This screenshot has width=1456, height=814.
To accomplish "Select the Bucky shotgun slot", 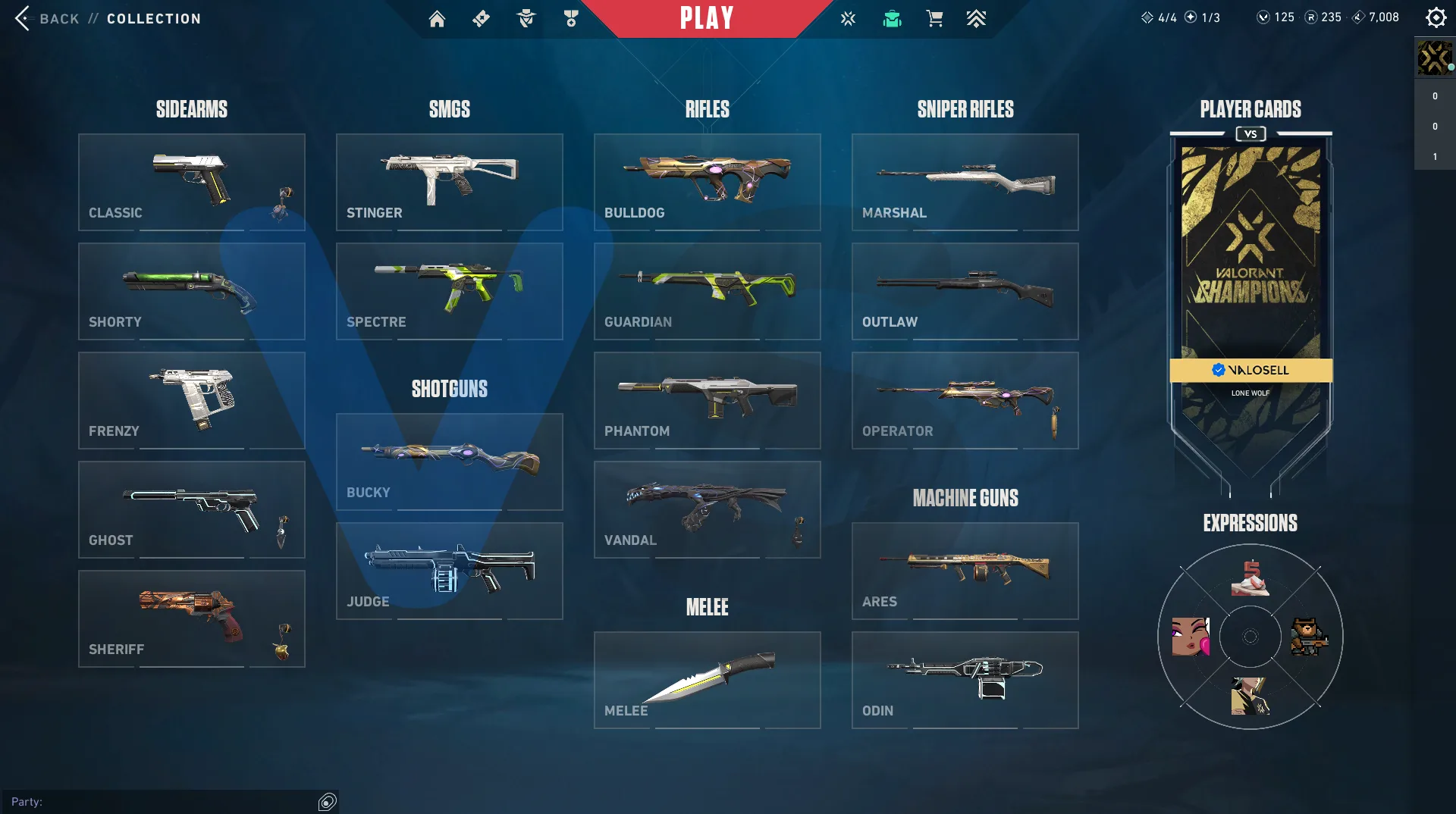I will [x=449, y=462].
